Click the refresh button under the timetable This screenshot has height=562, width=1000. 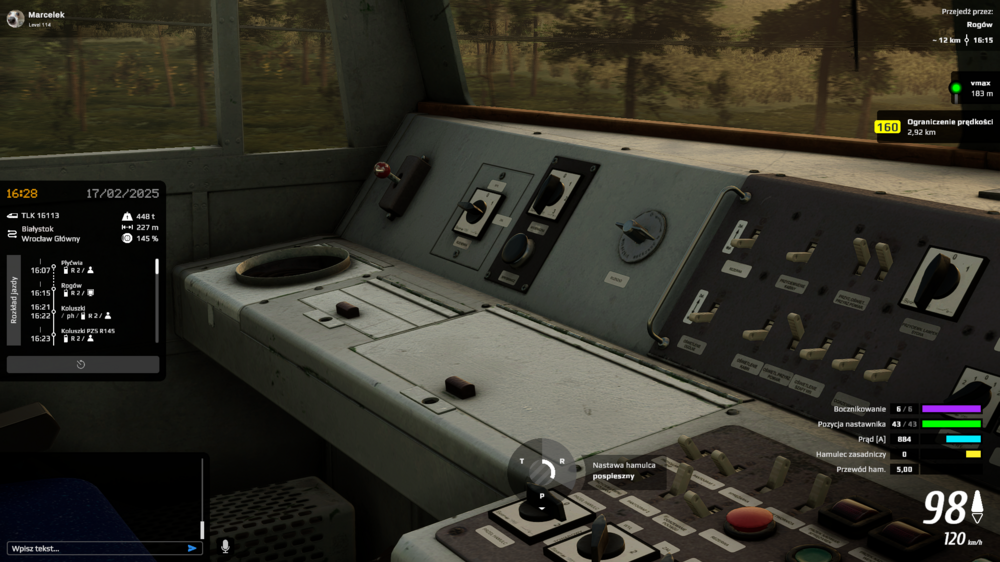[81, 364]
